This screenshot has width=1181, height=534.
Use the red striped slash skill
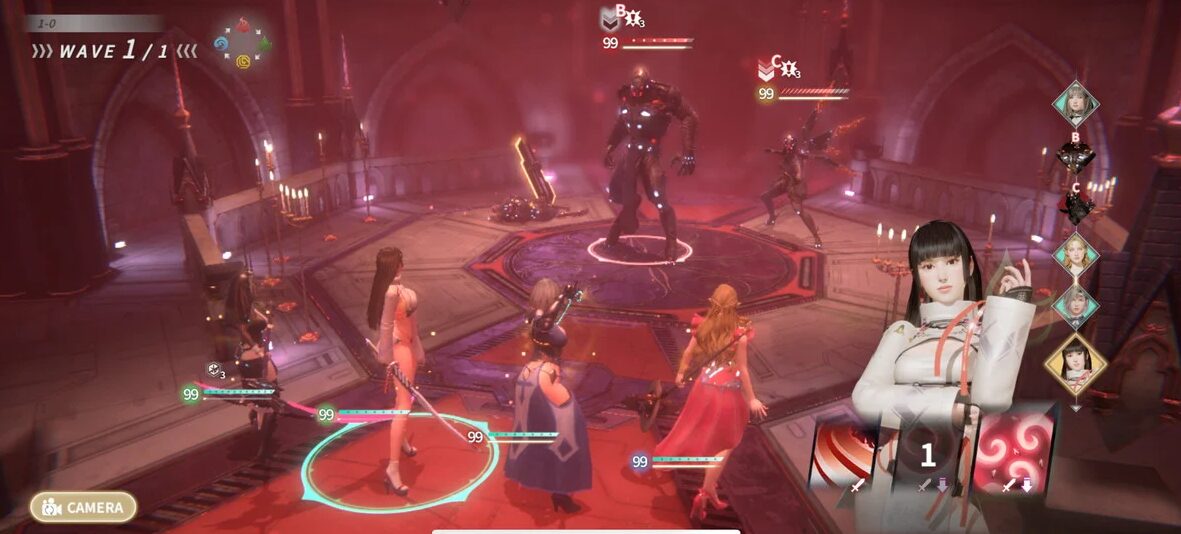click(x=843, y=454)
